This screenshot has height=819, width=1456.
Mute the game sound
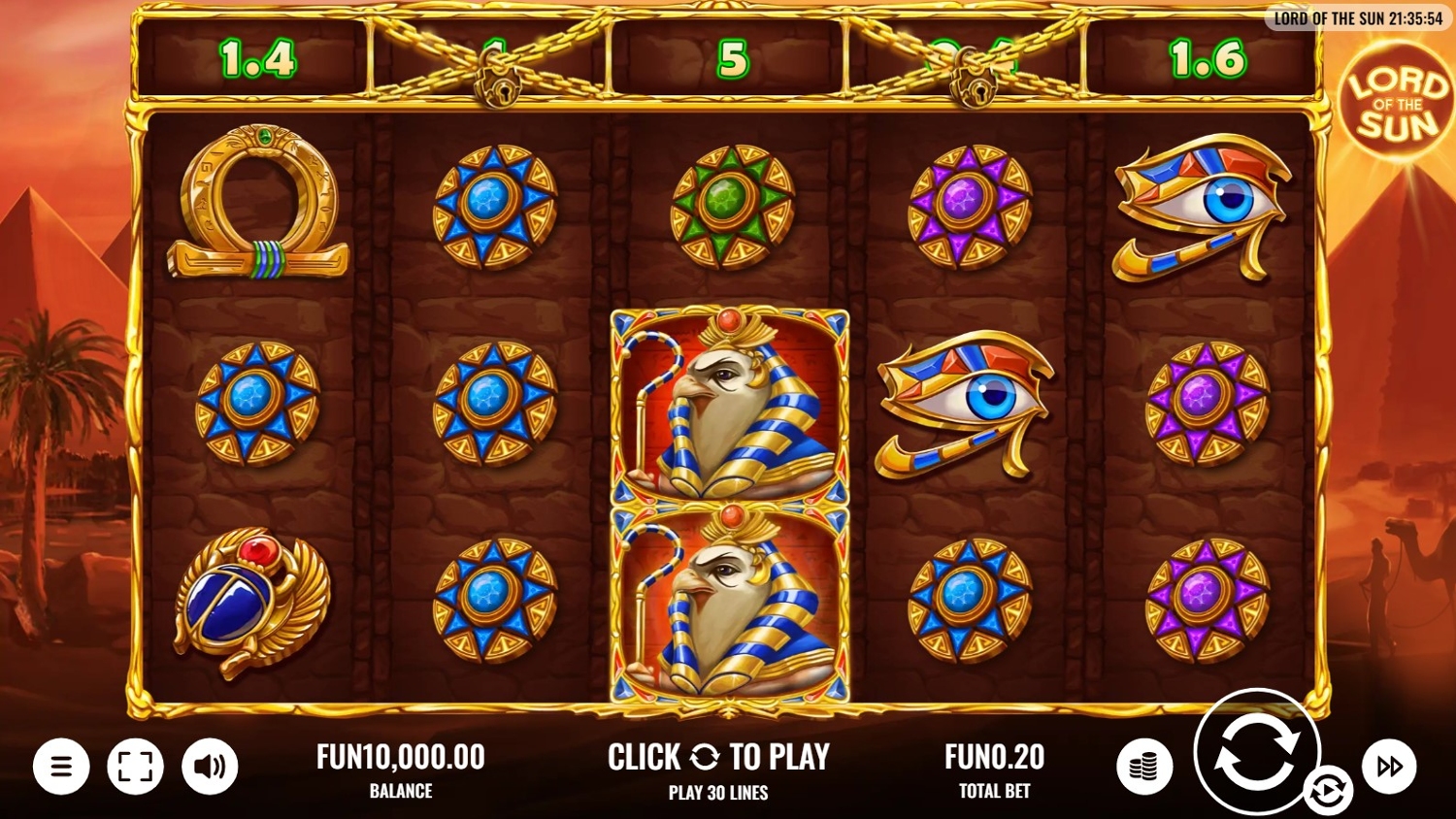tap(210, 767)
